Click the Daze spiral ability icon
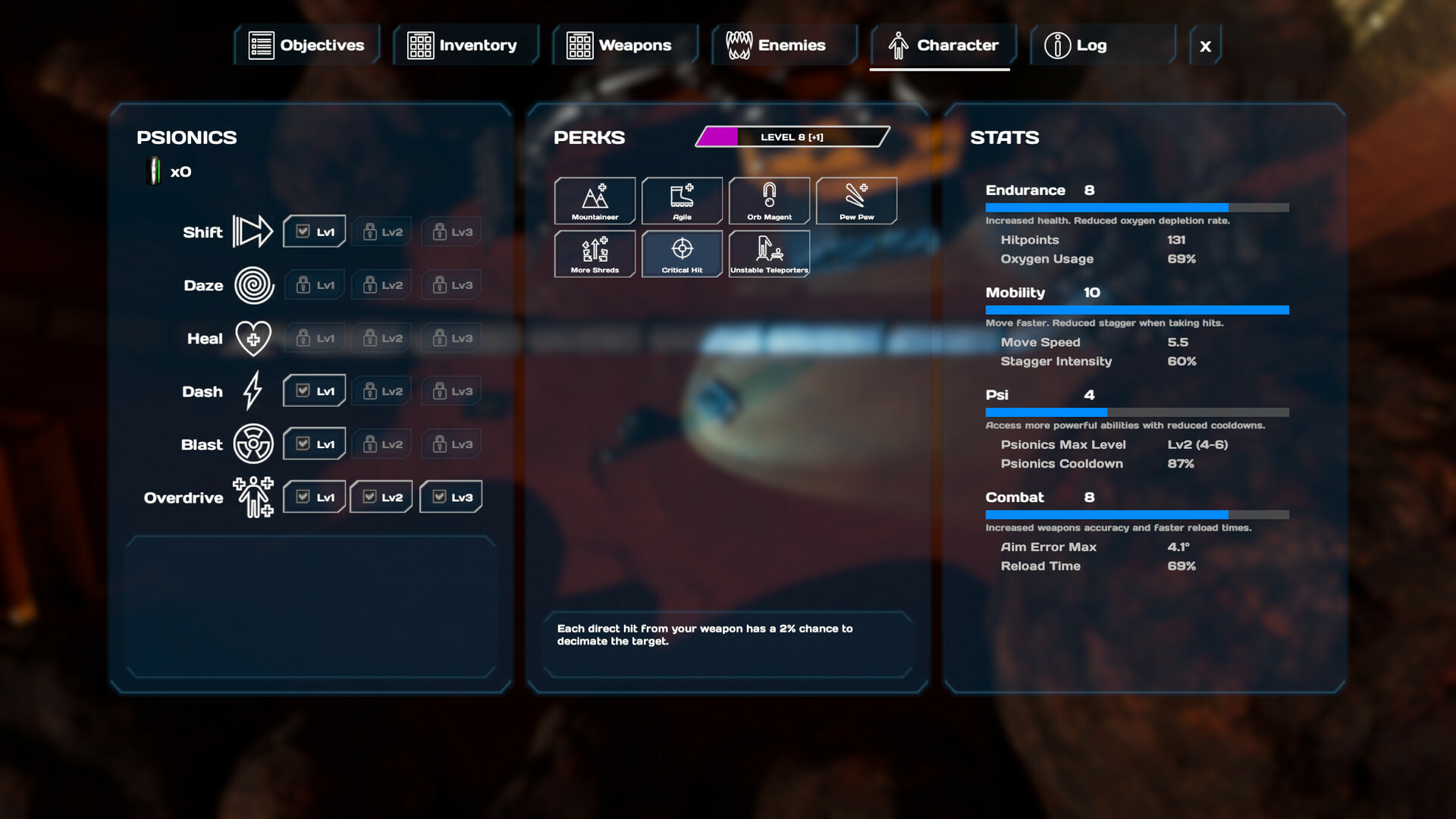Screen dimensions: 1456x819 tap(254, 285)
